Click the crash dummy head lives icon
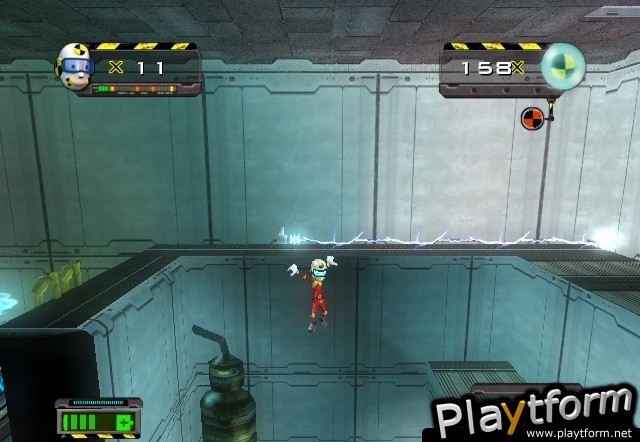The width and height of the screenshot is (640, 442). click(x=76, y=66)
